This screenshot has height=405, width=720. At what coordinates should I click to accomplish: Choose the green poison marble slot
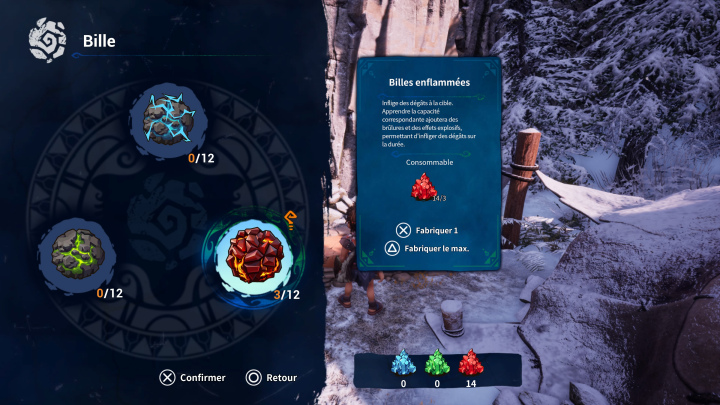[76, 250]
